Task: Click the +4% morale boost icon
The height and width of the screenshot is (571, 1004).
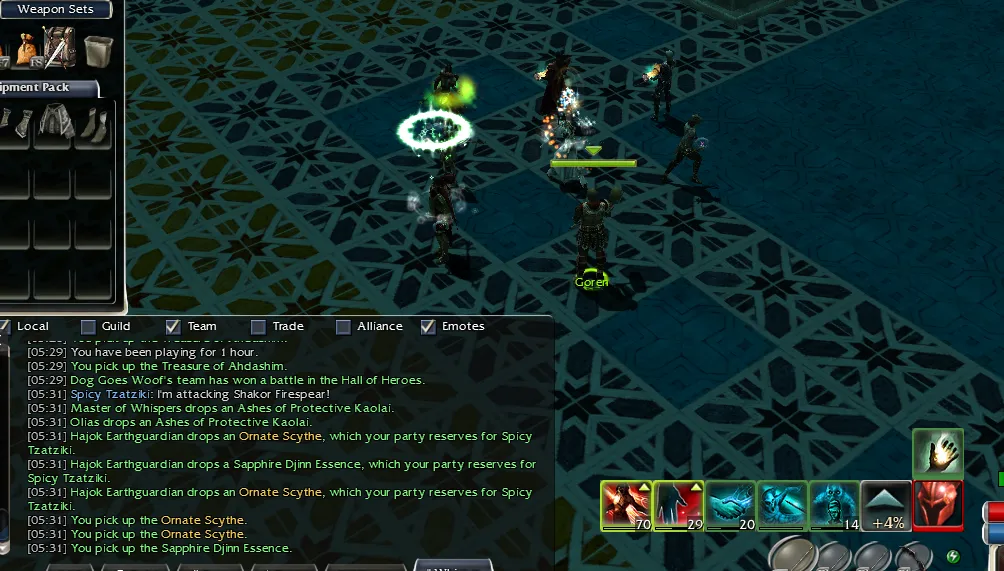Action: point(887,505)
